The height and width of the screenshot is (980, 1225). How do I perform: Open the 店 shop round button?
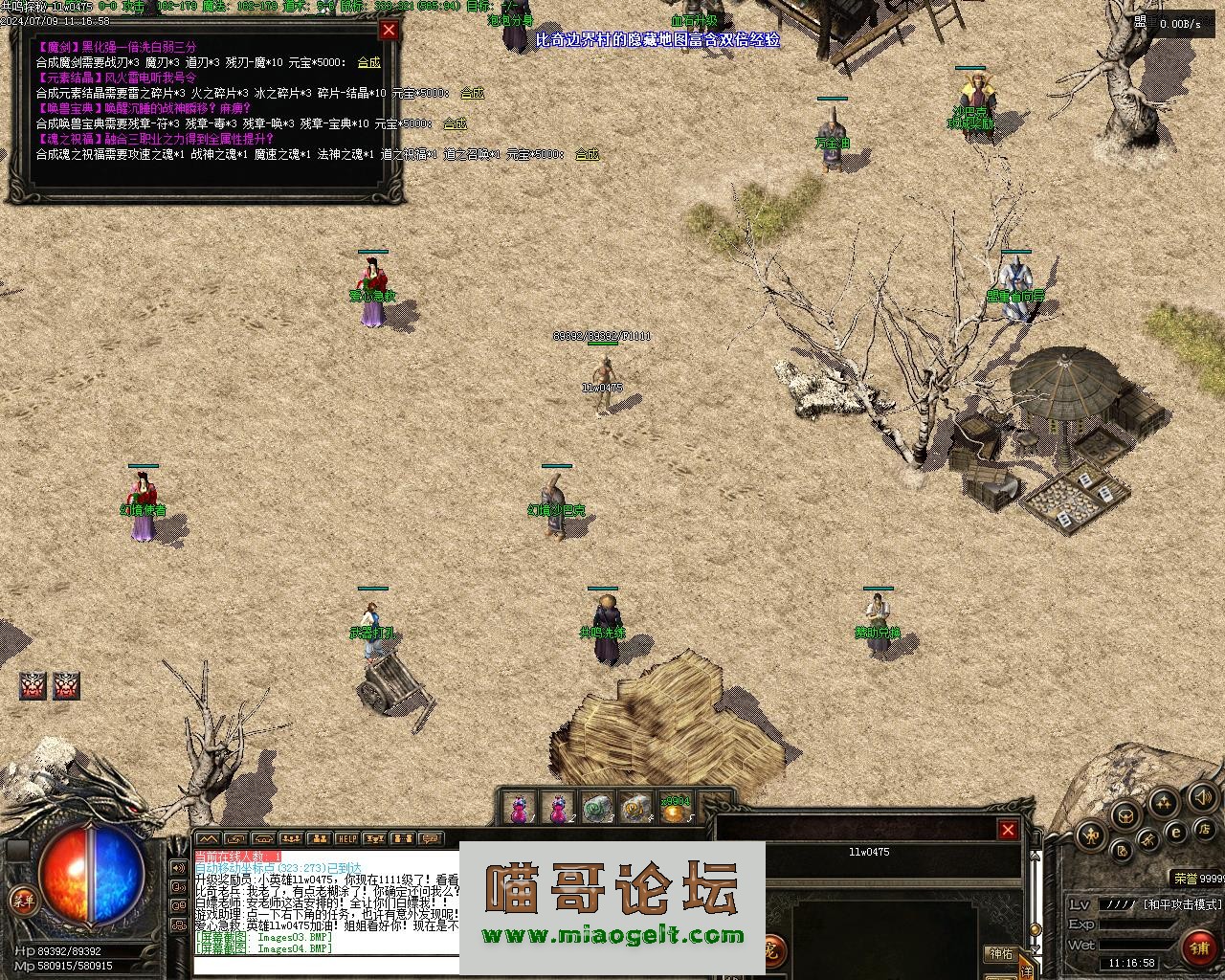1205,827
